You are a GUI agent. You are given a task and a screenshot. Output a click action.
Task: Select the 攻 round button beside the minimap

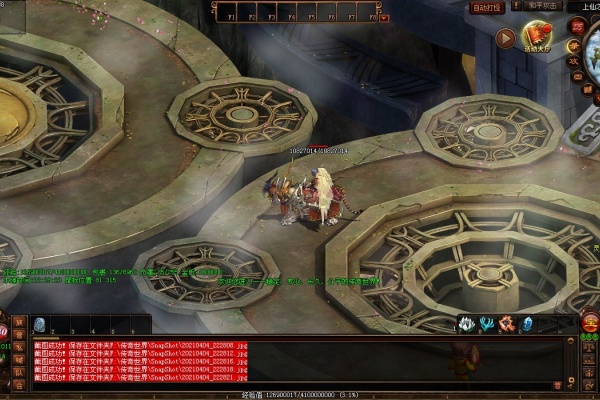click(575, 59)
